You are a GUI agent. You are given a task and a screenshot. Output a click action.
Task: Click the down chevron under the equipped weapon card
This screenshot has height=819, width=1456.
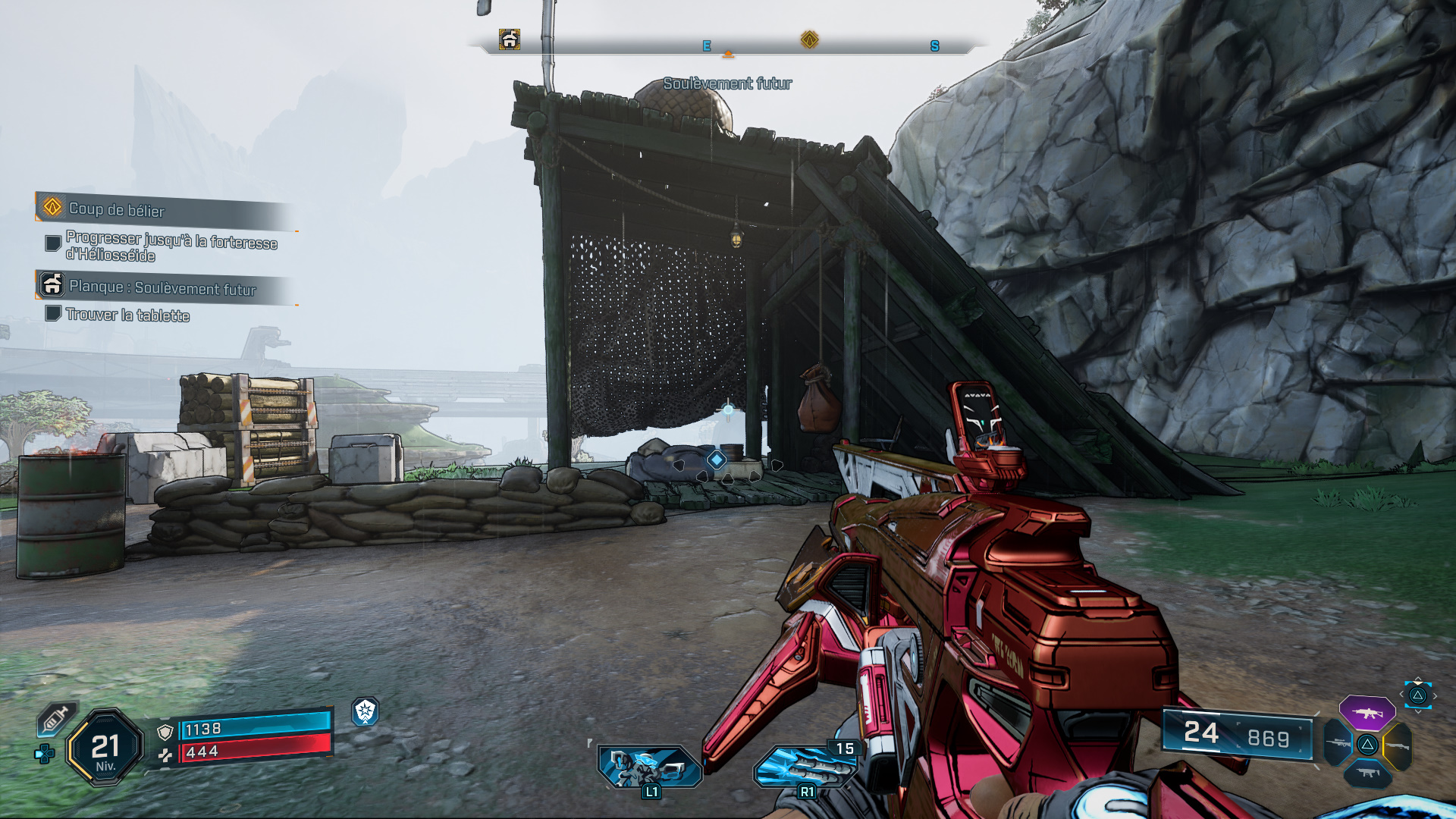click(x=1417, y=712)
